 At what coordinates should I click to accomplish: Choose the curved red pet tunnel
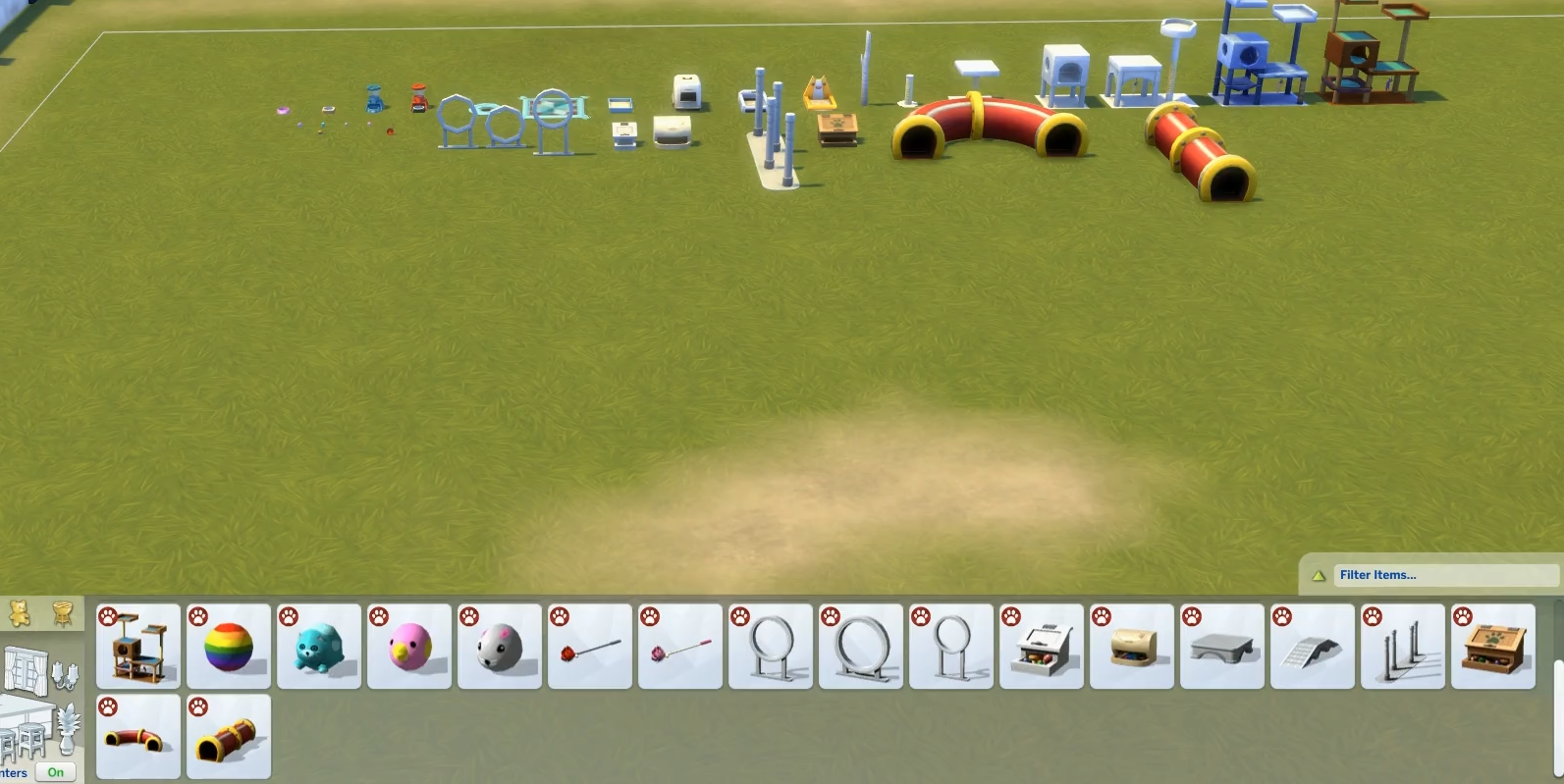pos(138,737)
